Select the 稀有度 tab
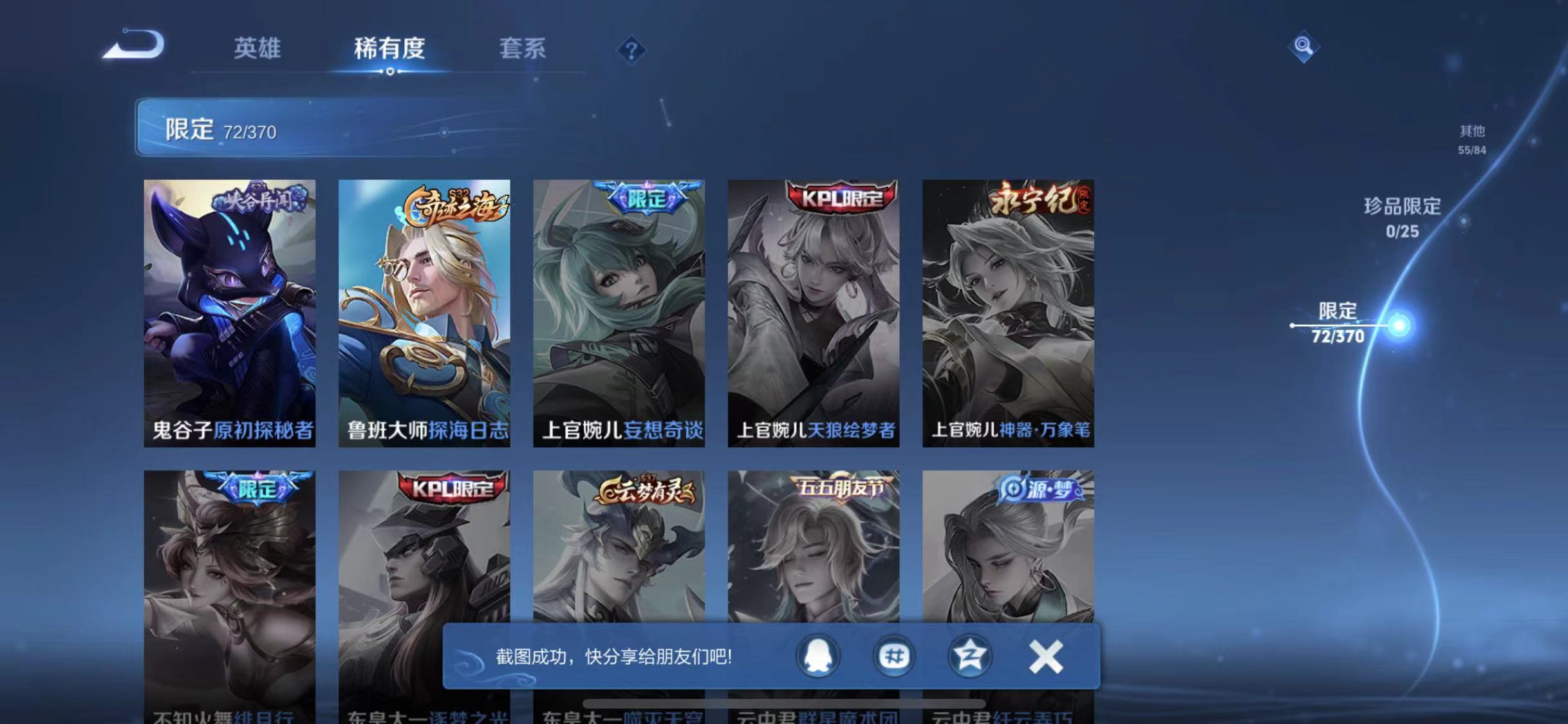Viewport: 1568px width, 724px height. [389, 50]
